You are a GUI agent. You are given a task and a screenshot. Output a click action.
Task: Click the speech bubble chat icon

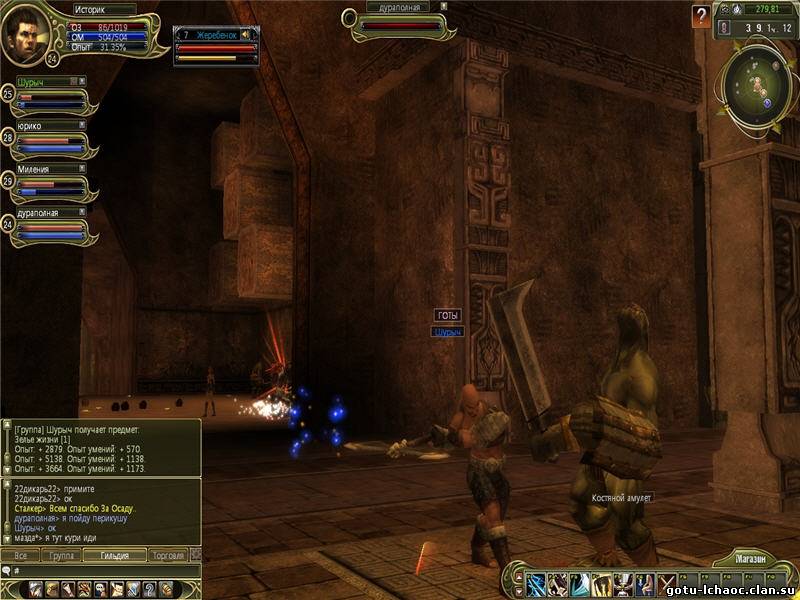point(8,570)
